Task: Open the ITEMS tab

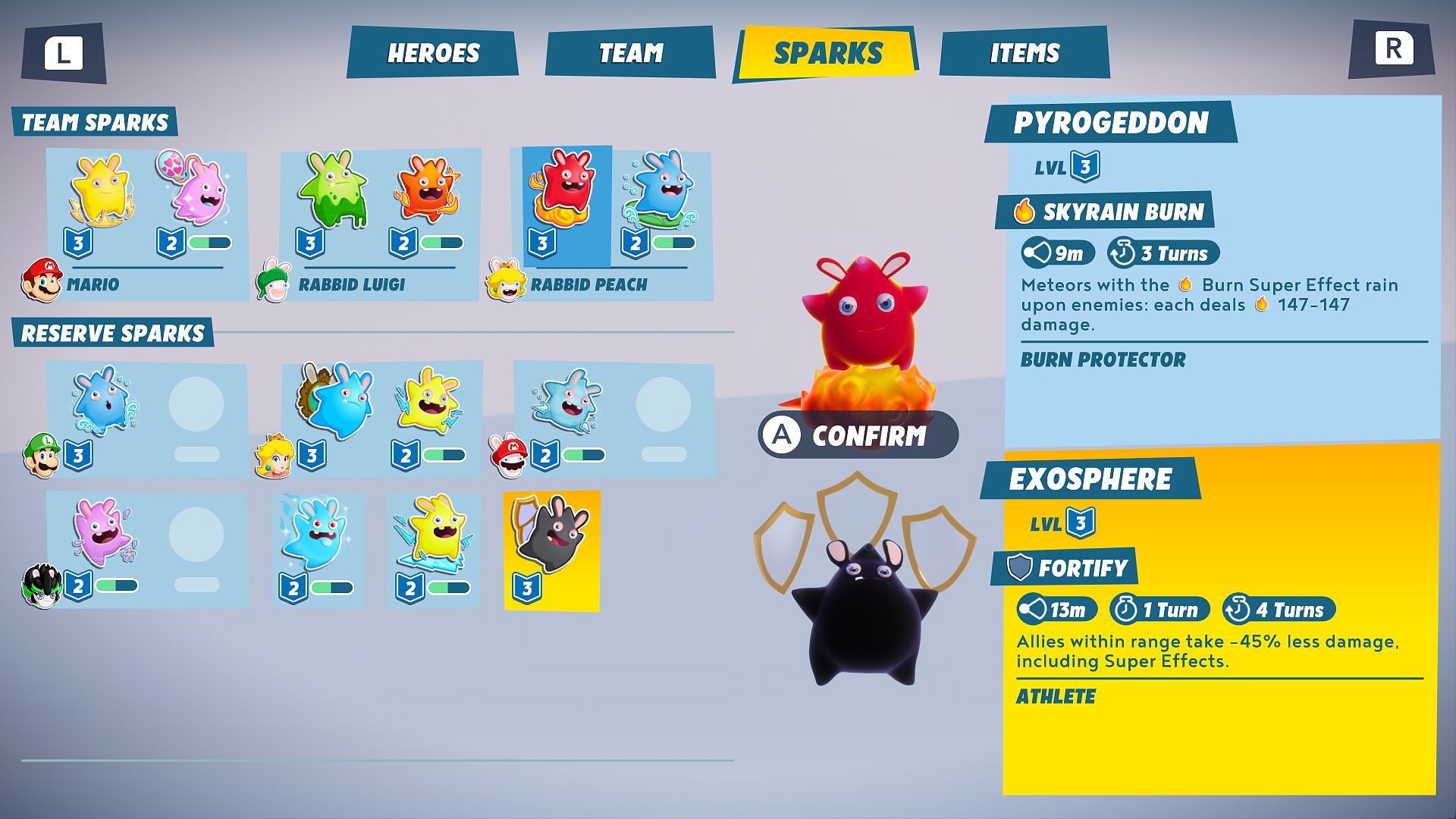Action: point(1025,53)
